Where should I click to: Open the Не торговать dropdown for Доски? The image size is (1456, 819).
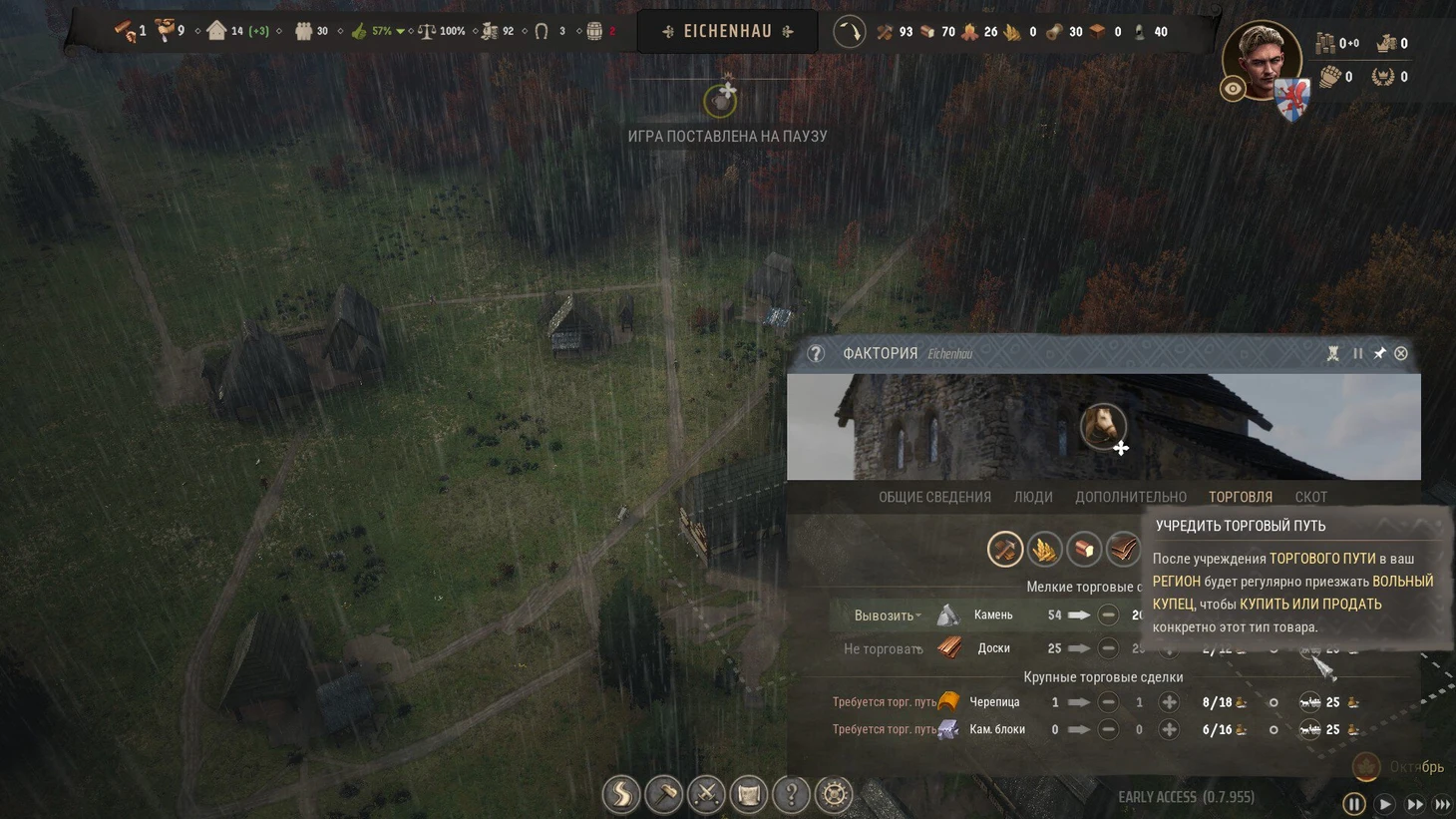click(883, 649)
